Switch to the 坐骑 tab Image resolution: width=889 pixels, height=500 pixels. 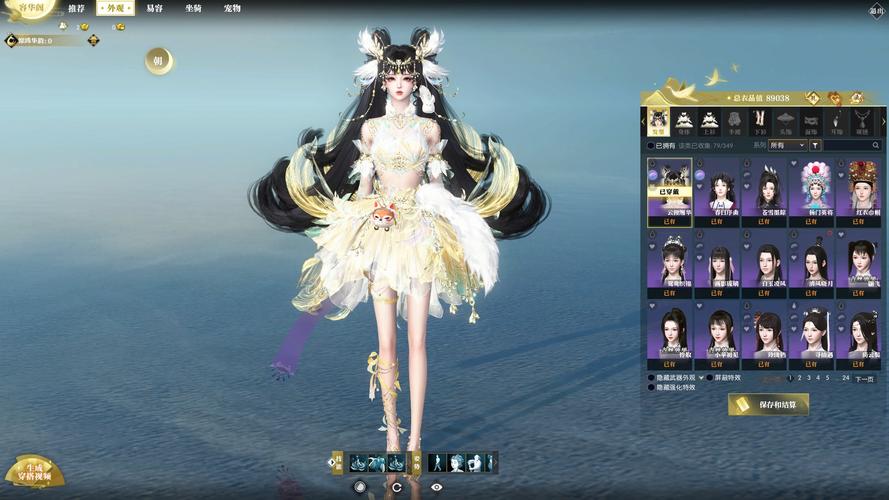pyautogui.click(x=193, y=8)
